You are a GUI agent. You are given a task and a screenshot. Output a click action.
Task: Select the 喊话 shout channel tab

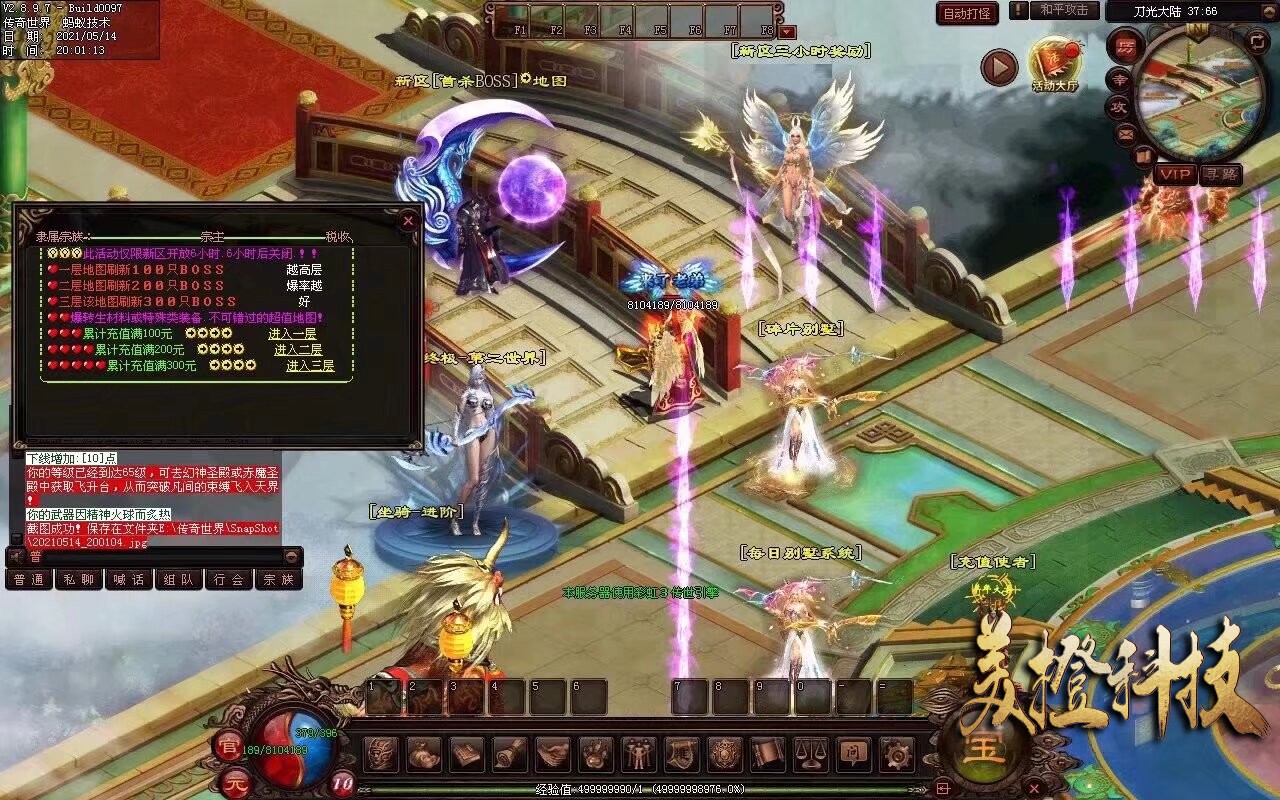(128, 579)
